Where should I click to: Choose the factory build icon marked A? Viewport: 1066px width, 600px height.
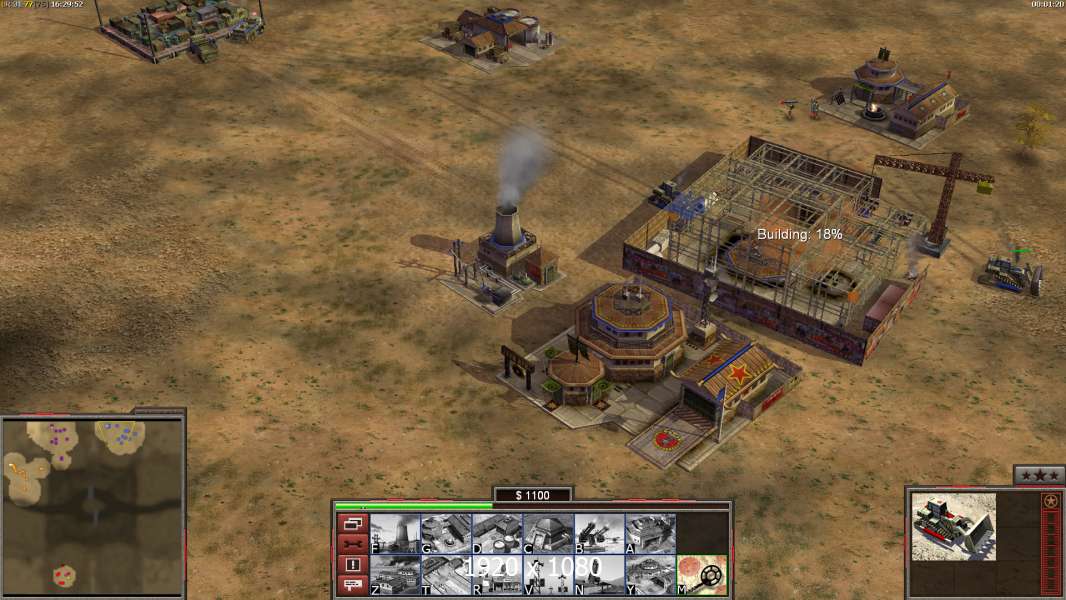click(650, 534)
